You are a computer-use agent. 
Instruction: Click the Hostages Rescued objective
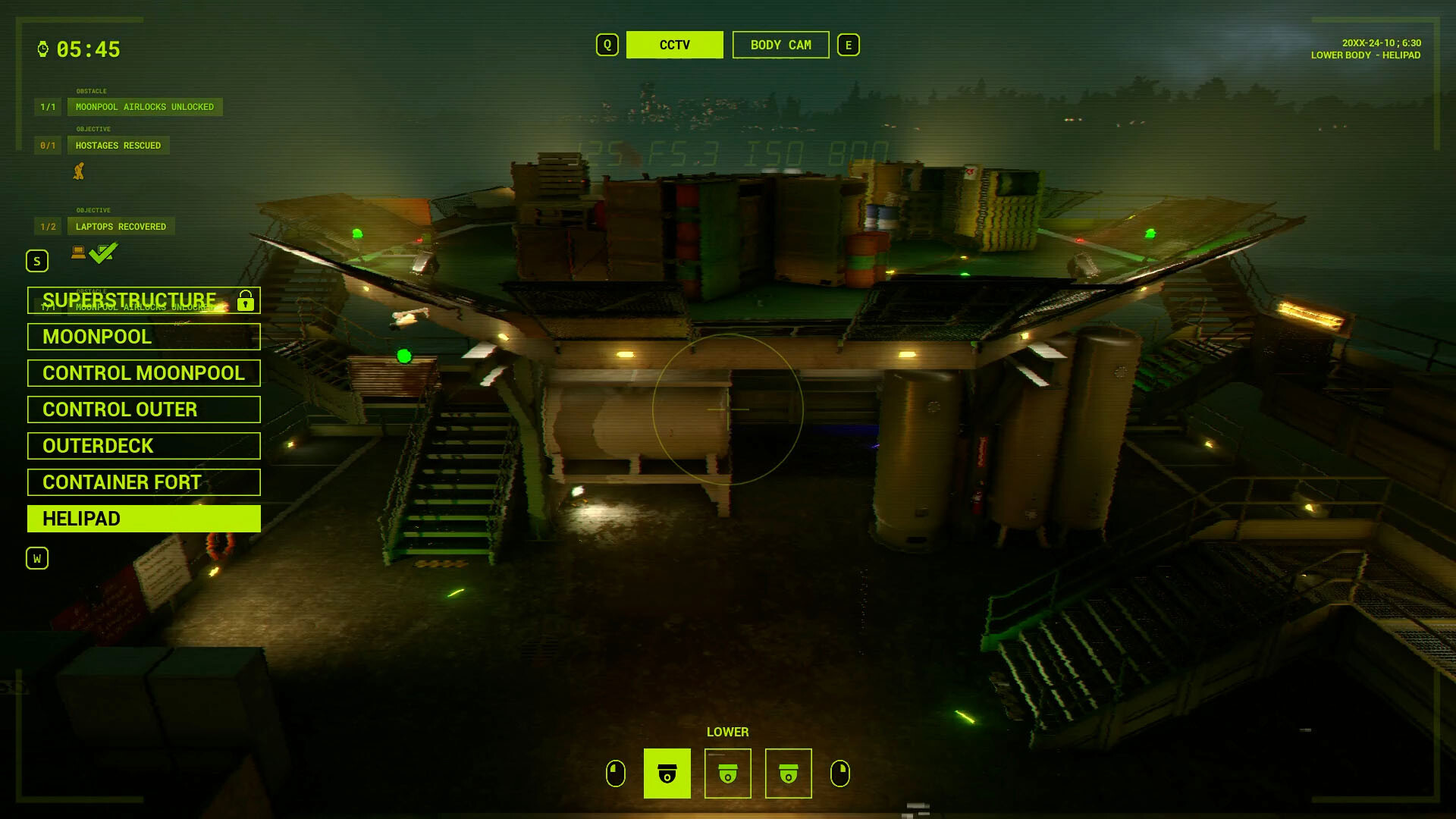coord(118,146)
